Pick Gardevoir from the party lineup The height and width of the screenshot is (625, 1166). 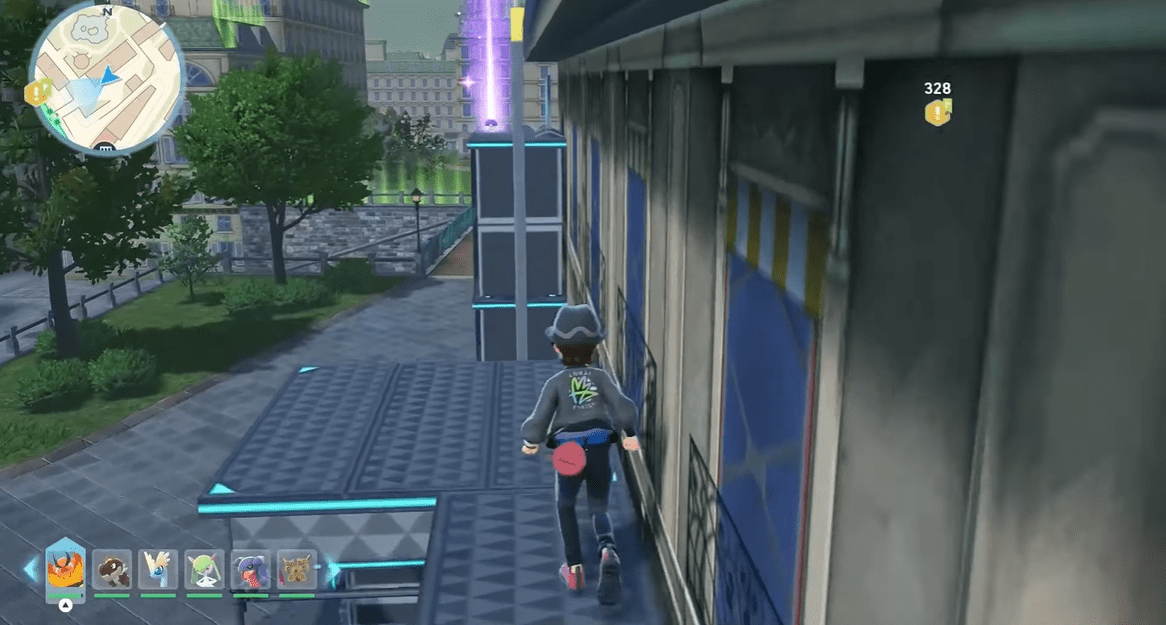[x=204, y=570]
